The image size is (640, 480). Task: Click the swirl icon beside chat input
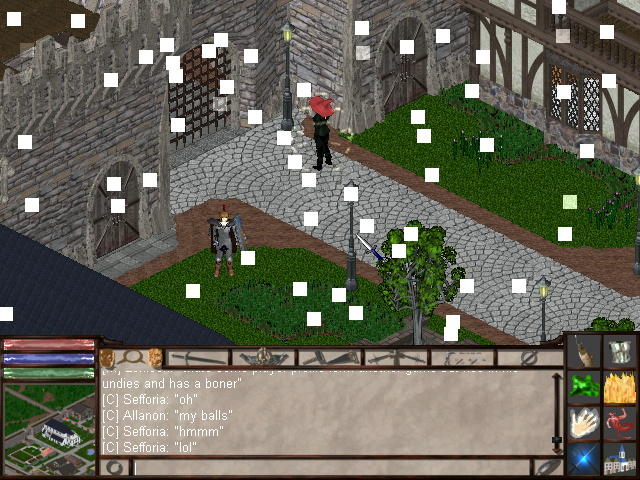click(x=115, y=467)
